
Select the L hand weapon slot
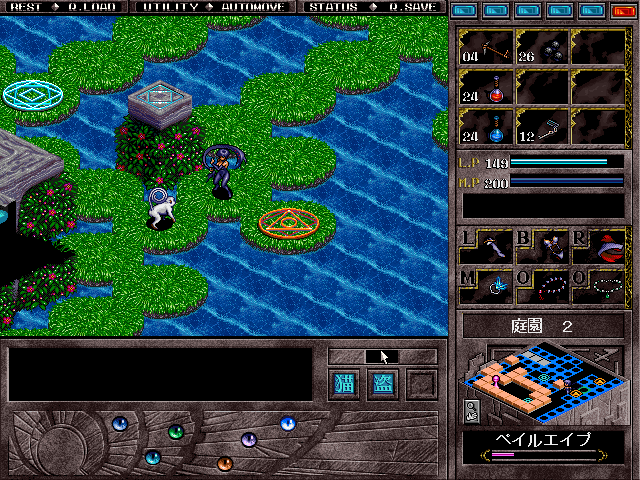point(487,246)
